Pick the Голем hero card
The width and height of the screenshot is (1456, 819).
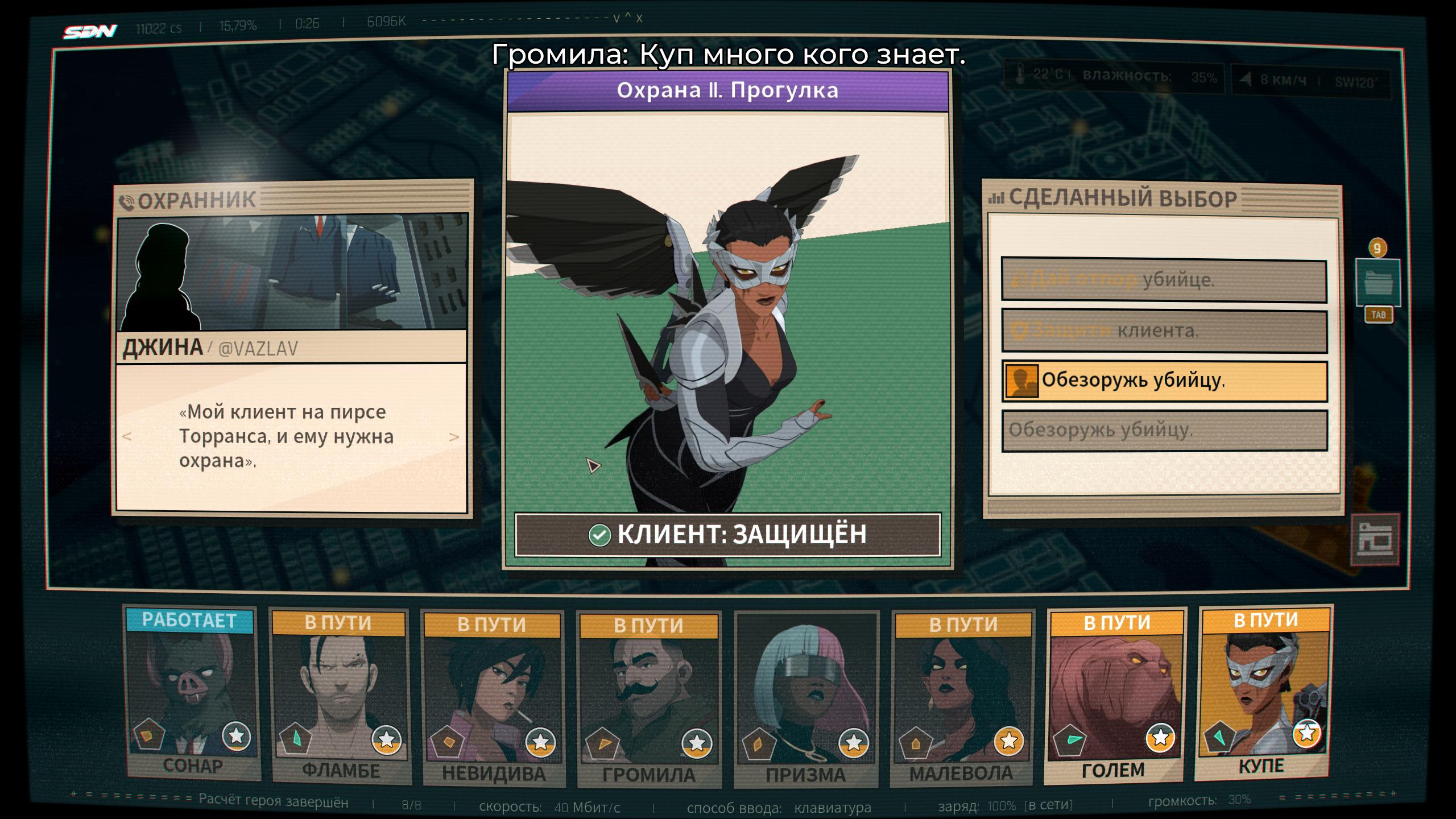1115,696
